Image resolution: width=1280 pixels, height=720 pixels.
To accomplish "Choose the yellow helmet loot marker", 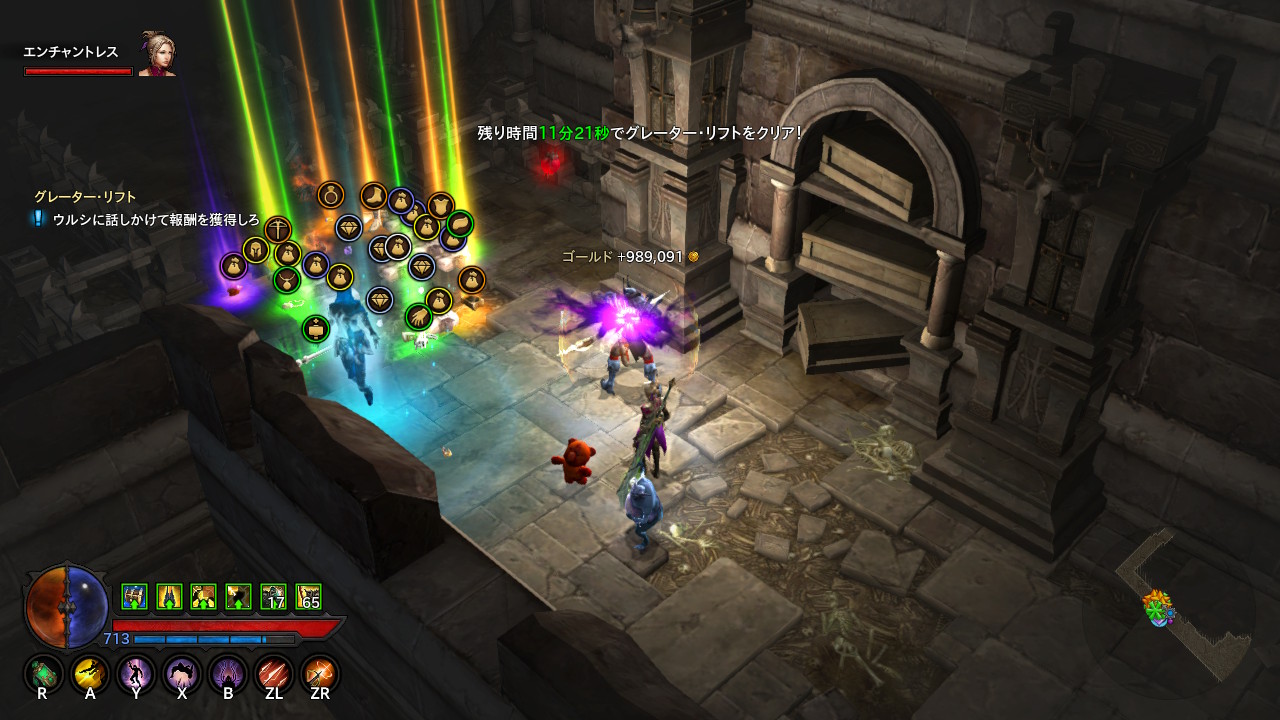I will [x=257, y=250].
